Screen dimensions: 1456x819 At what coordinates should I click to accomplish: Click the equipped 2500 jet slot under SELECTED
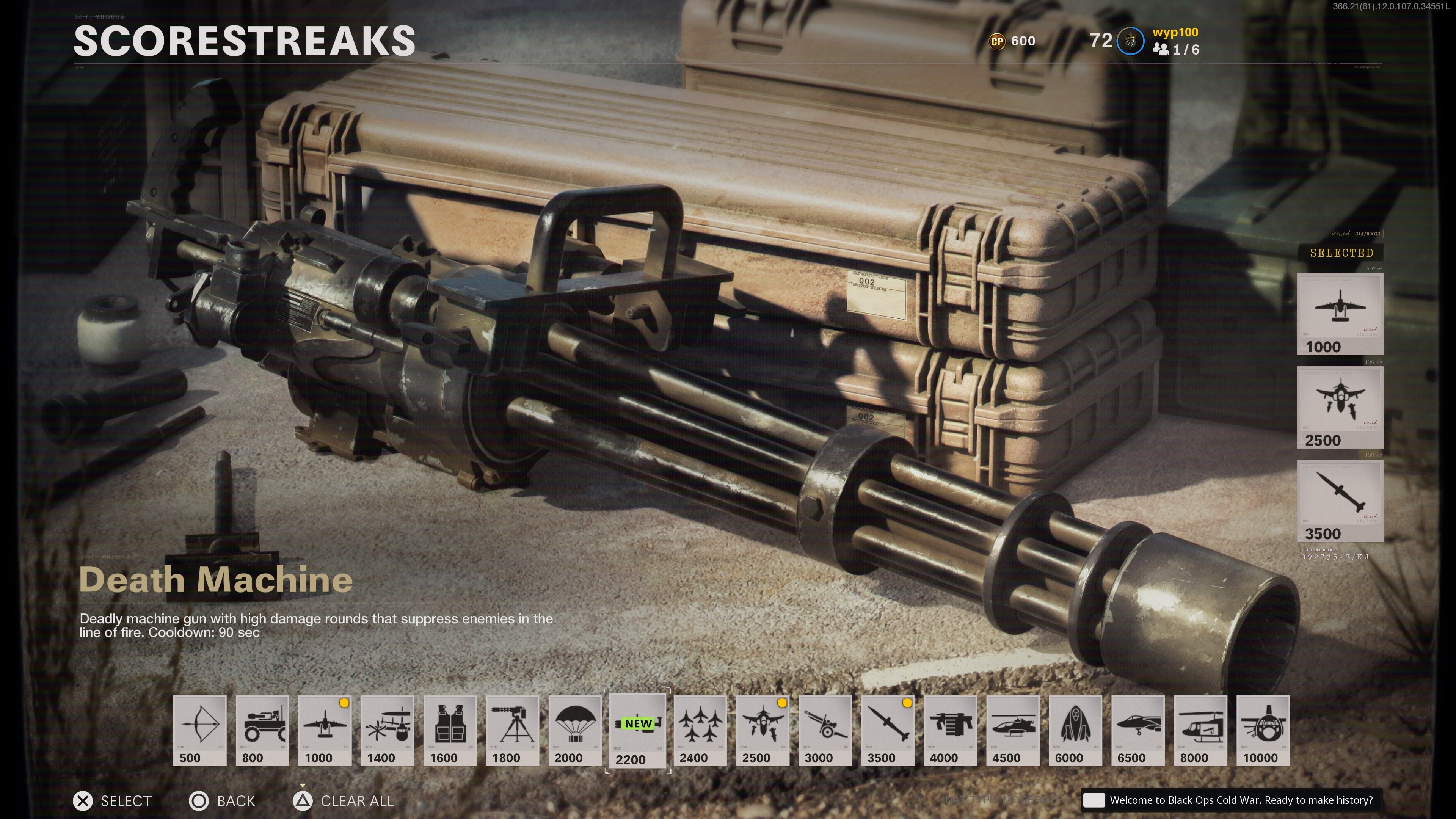tap(1340, 408)
